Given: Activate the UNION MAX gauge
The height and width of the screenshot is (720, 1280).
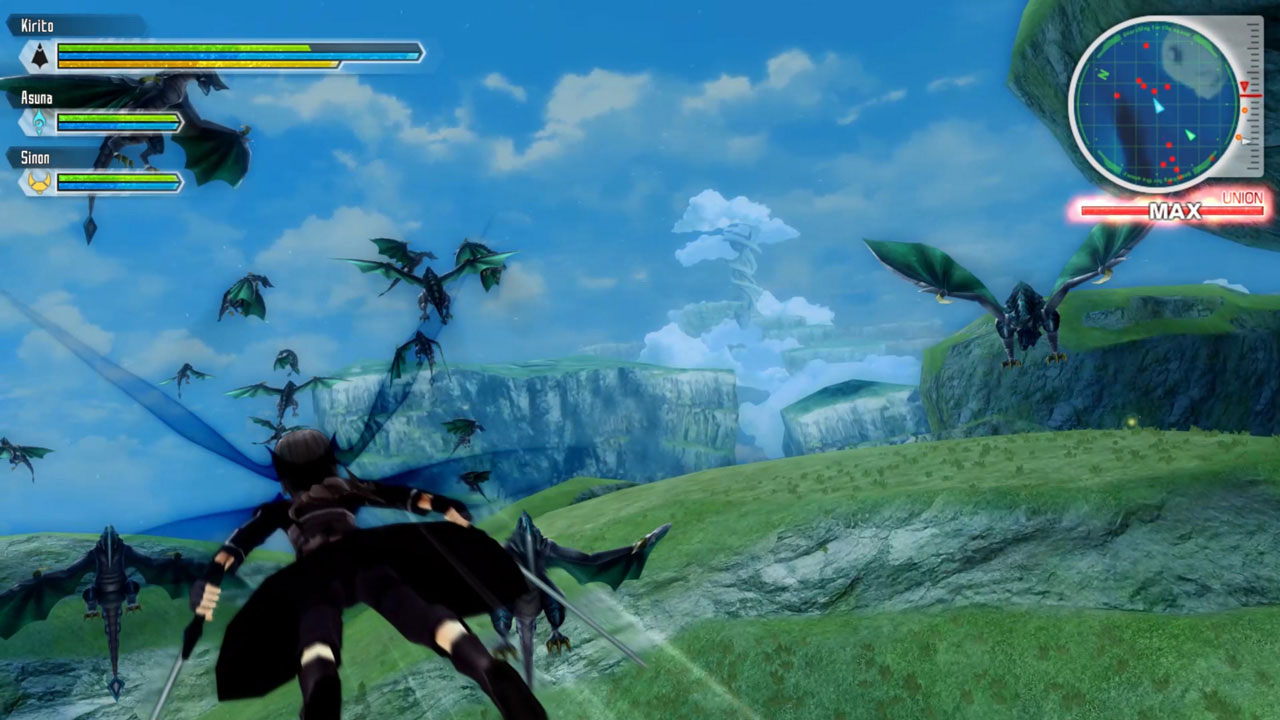Looking at the screenshot, I should (x=1172, y=211).
